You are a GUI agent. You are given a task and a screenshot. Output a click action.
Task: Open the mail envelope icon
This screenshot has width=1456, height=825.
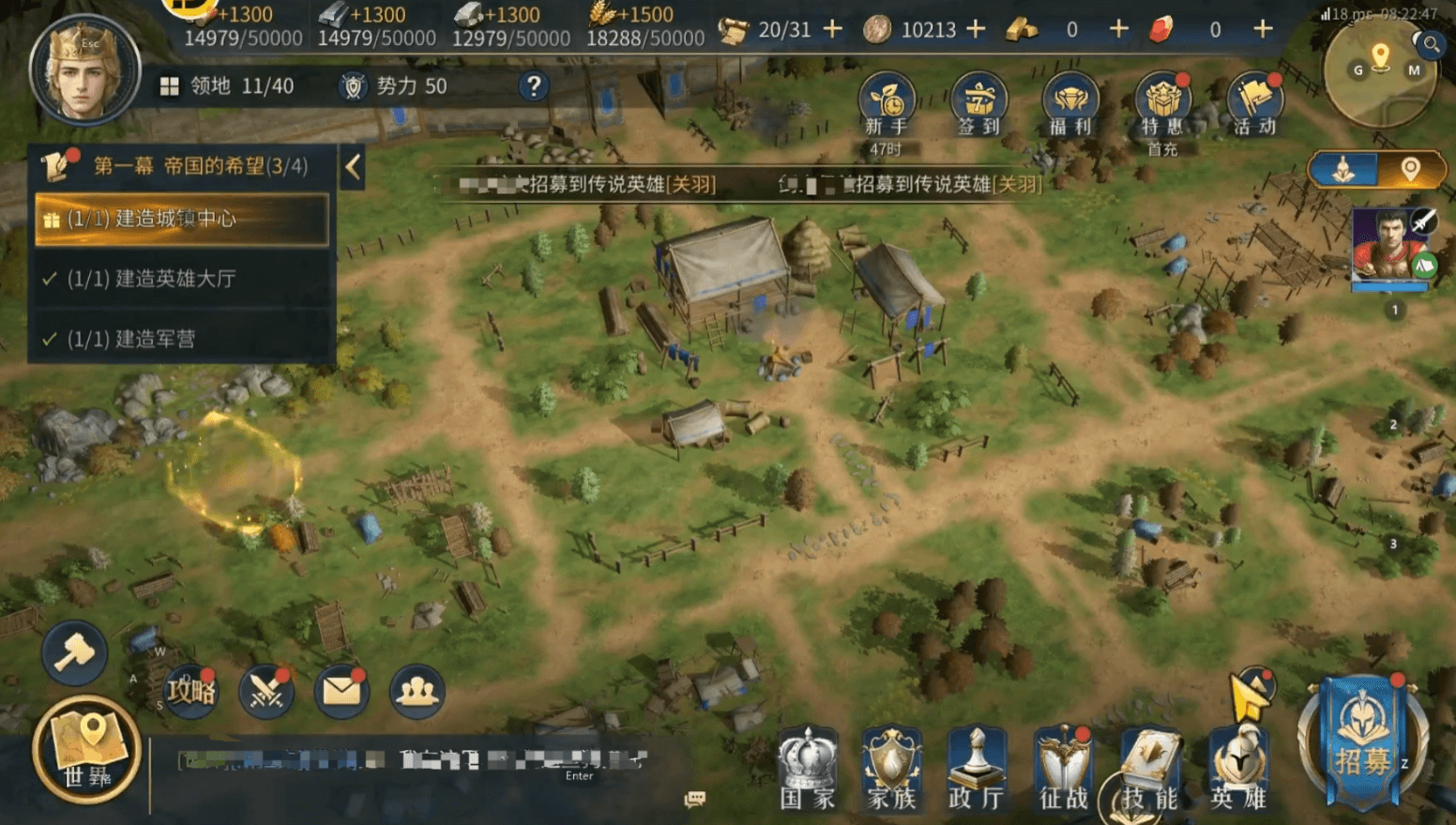(x=341, y=692)
